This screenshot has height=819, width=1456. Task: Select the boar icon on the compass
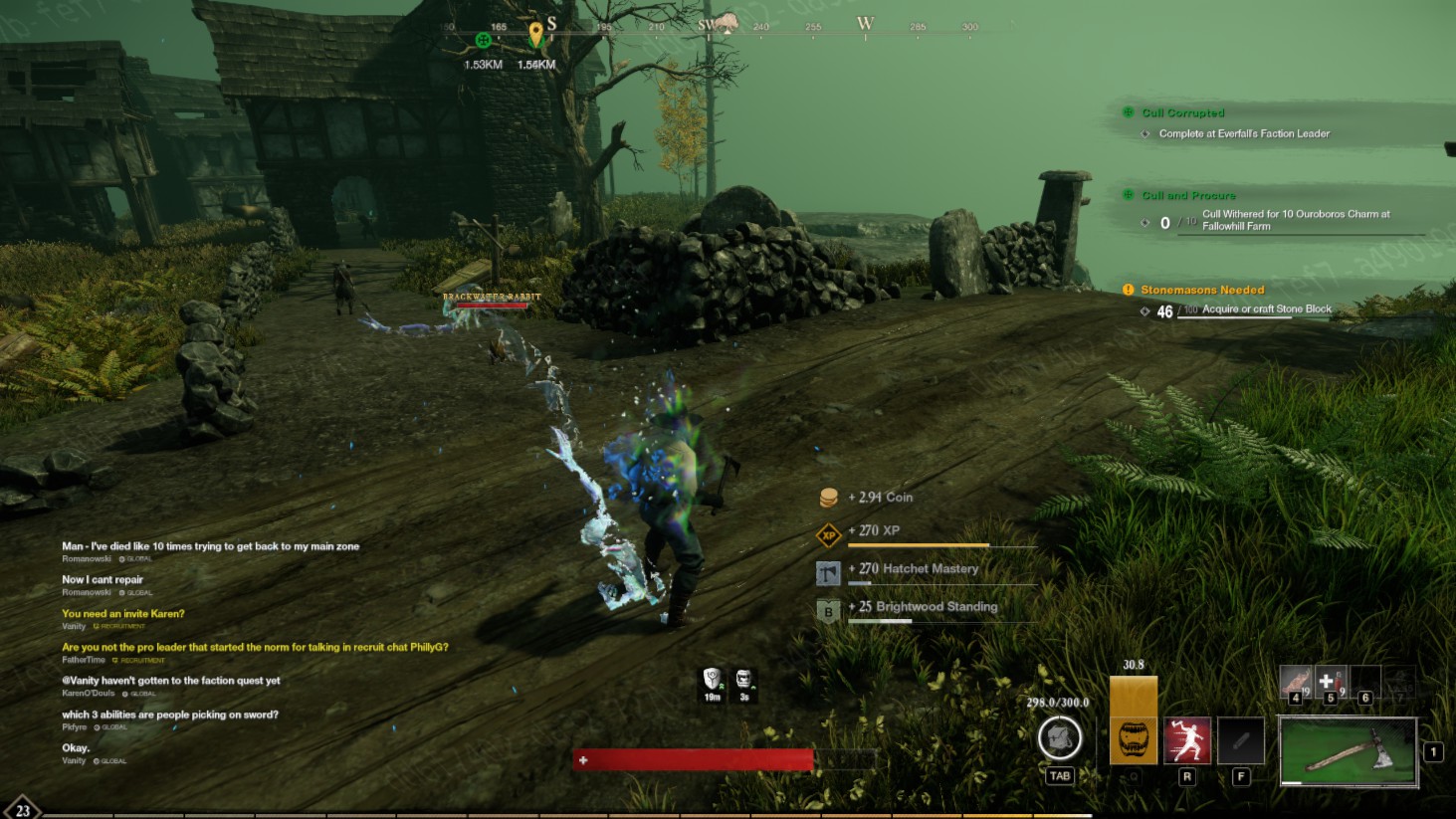[x=727, y=23]
